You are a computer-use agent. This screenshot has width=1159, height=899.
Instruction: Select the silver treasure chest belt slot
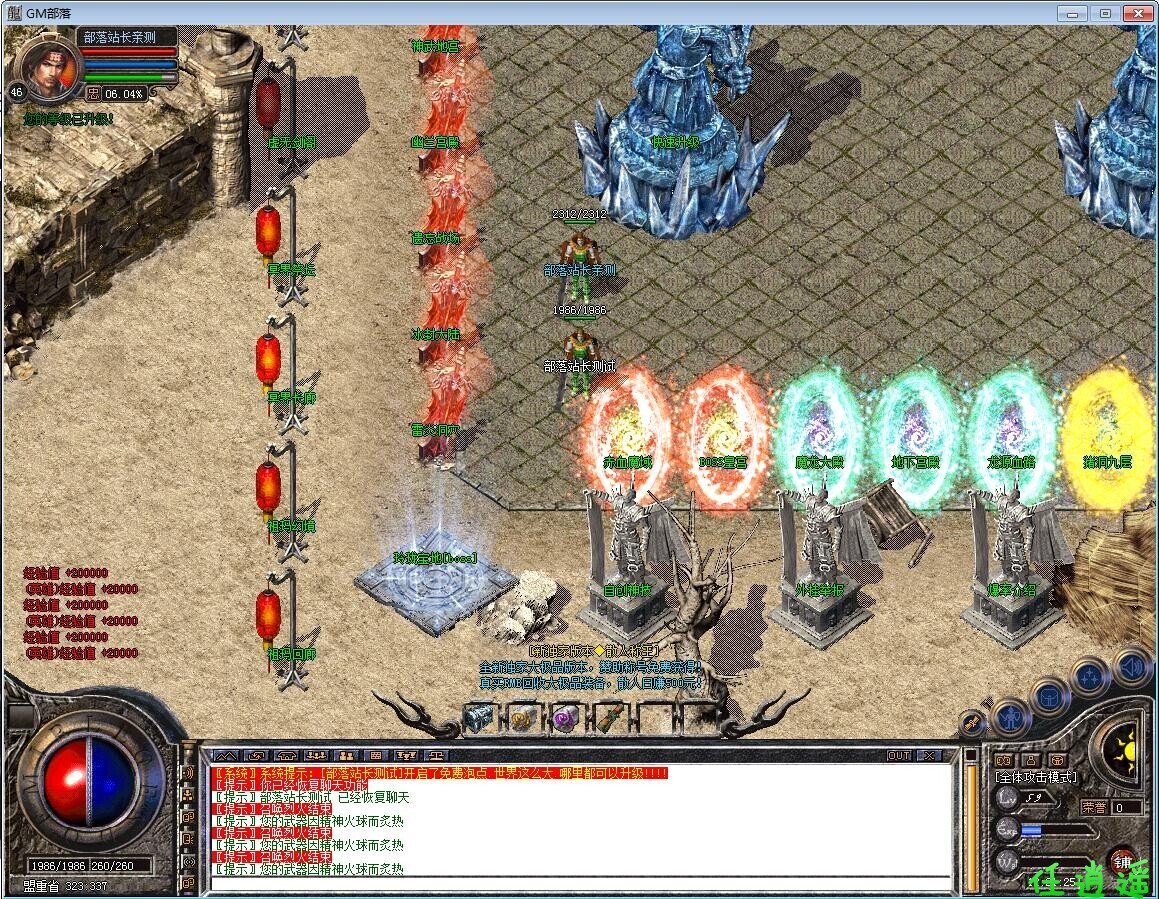478,717
